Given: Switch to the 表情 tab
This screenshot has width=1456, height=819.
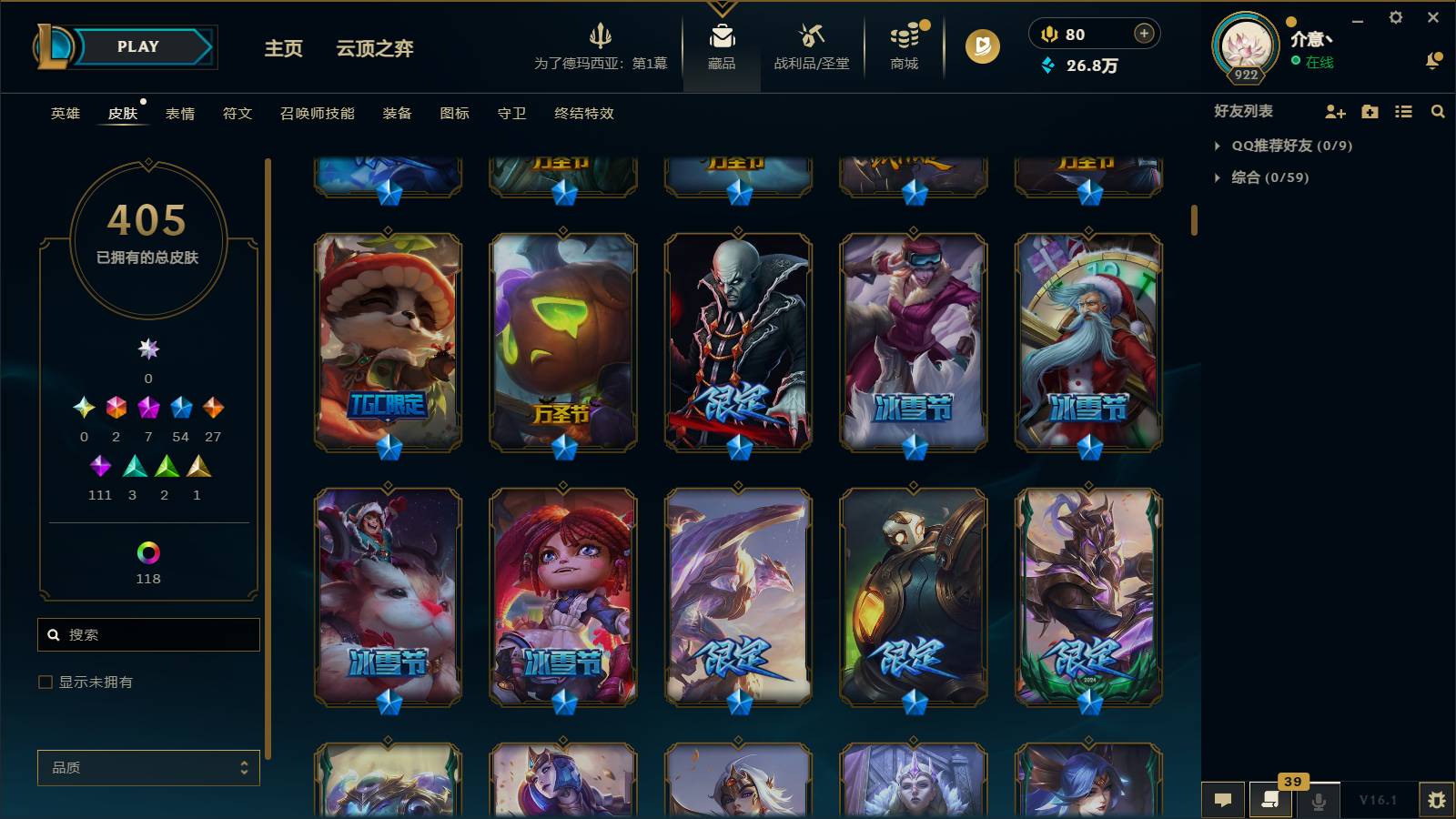Looking at the screenshot, I should (x=182, y=114).
